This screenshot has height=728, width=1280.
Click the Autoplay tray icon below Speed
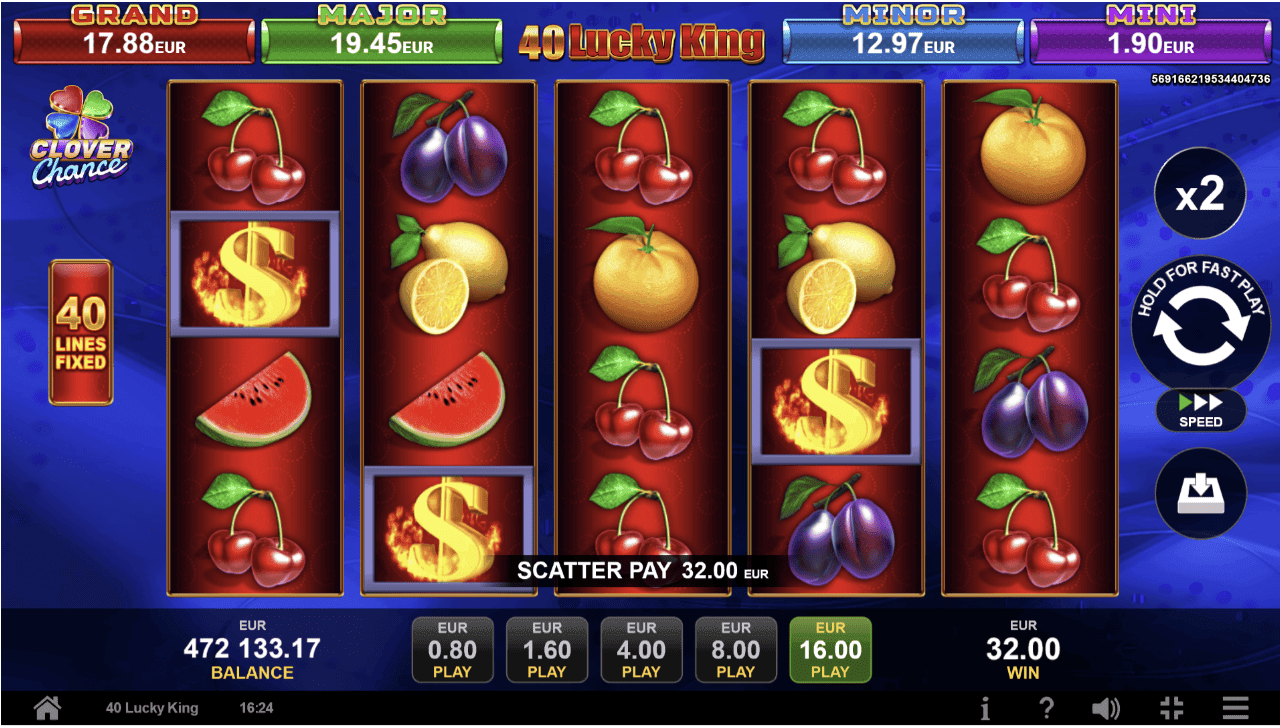click(1200, 493)
